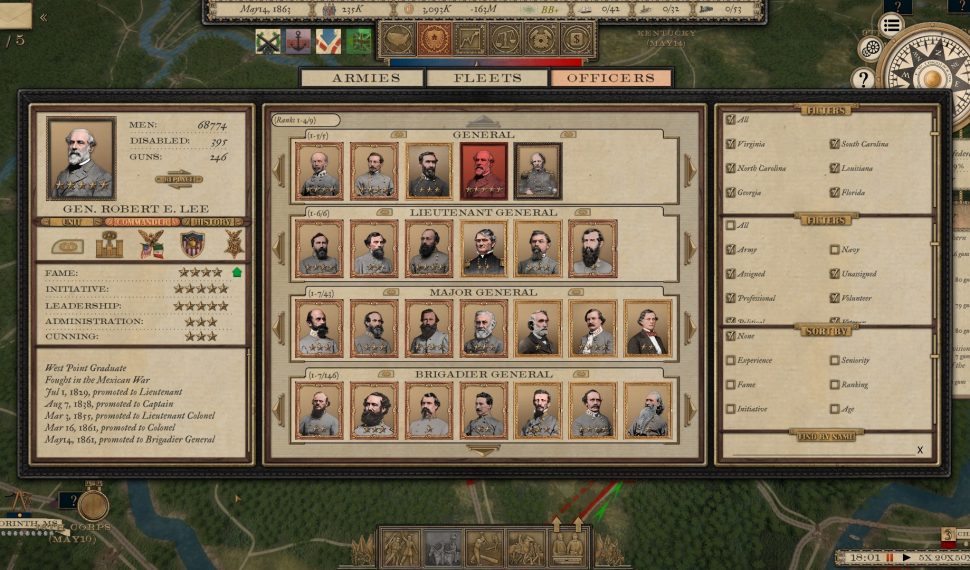Enable the Navy officer filter

(835, 250)
